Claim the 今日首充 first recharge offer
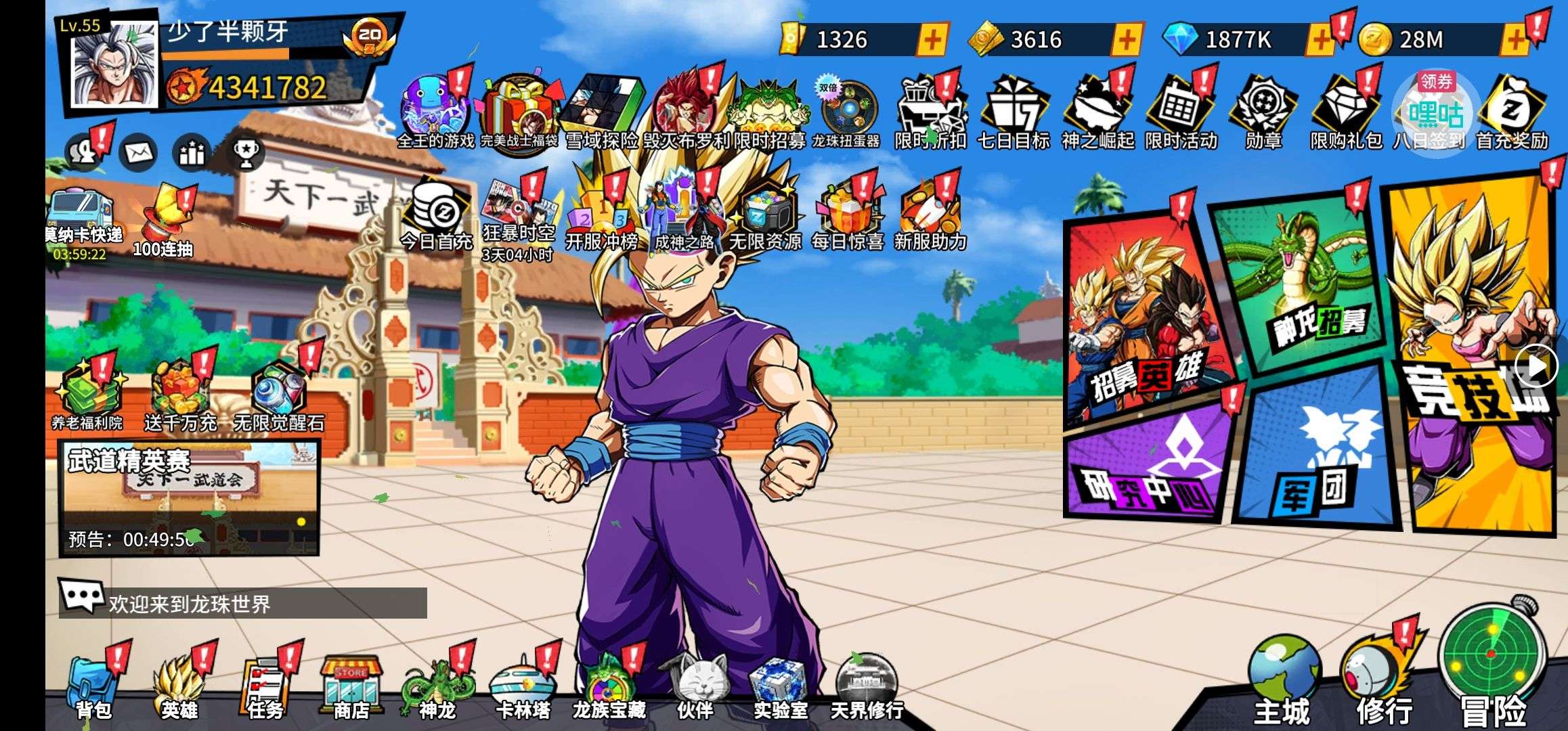1568x731 pixels. point(436,217)
